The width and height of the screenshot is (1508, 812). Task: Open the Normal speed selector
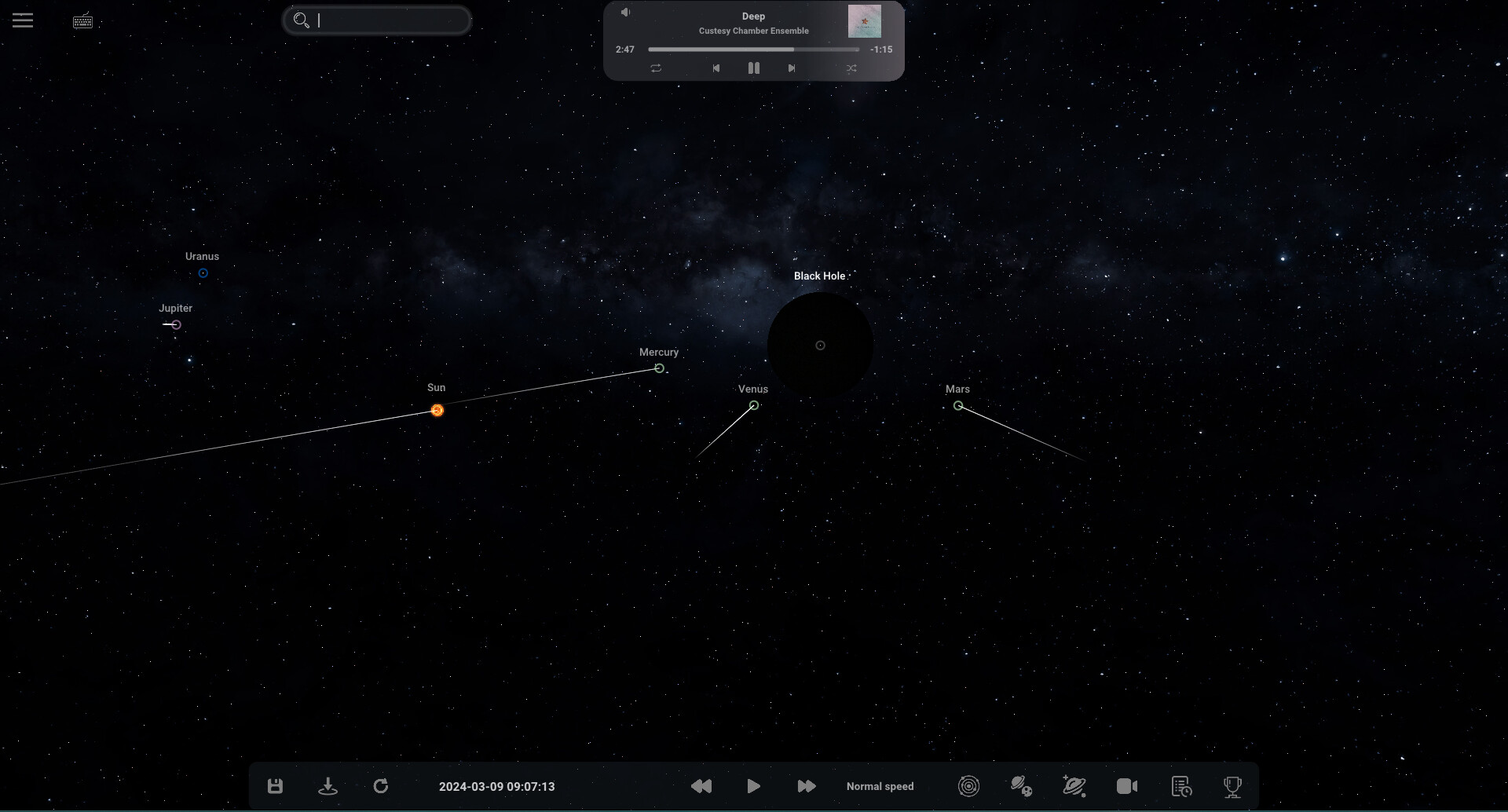[880, 785]
